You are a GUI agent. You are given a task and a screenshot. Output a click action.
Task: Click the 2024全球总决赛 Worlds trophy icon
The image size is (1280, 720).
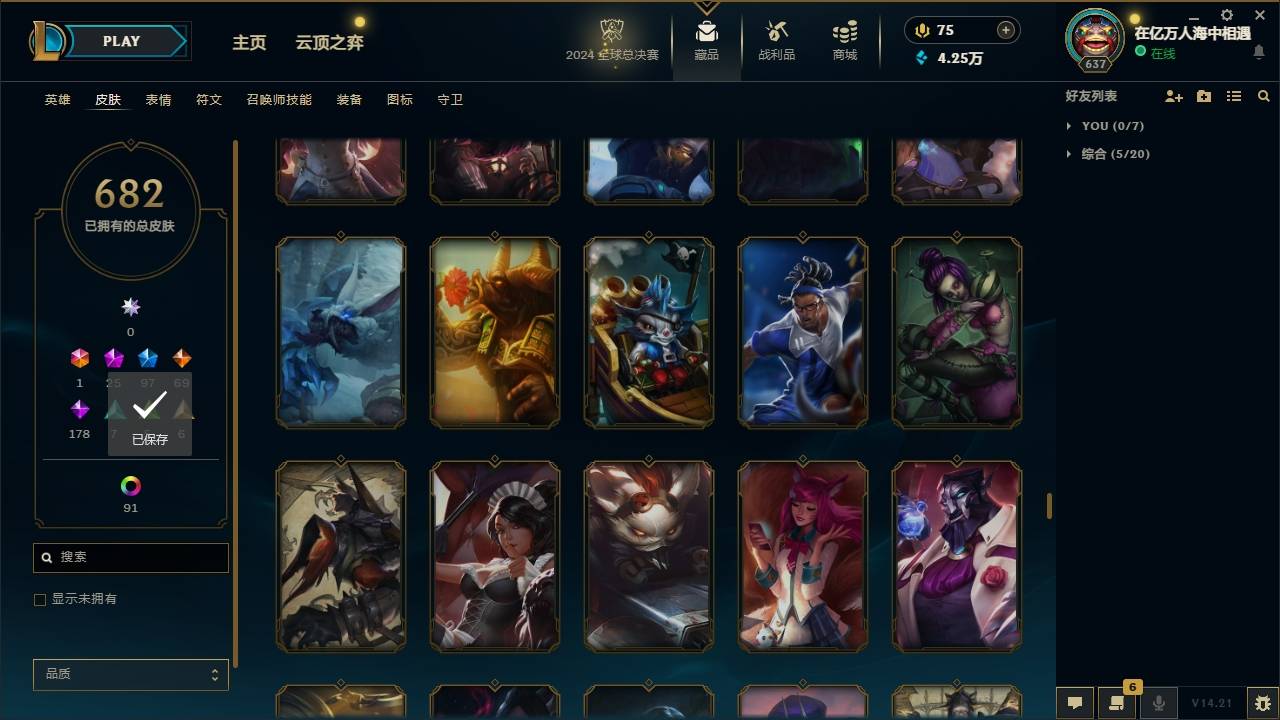[613, 30]
